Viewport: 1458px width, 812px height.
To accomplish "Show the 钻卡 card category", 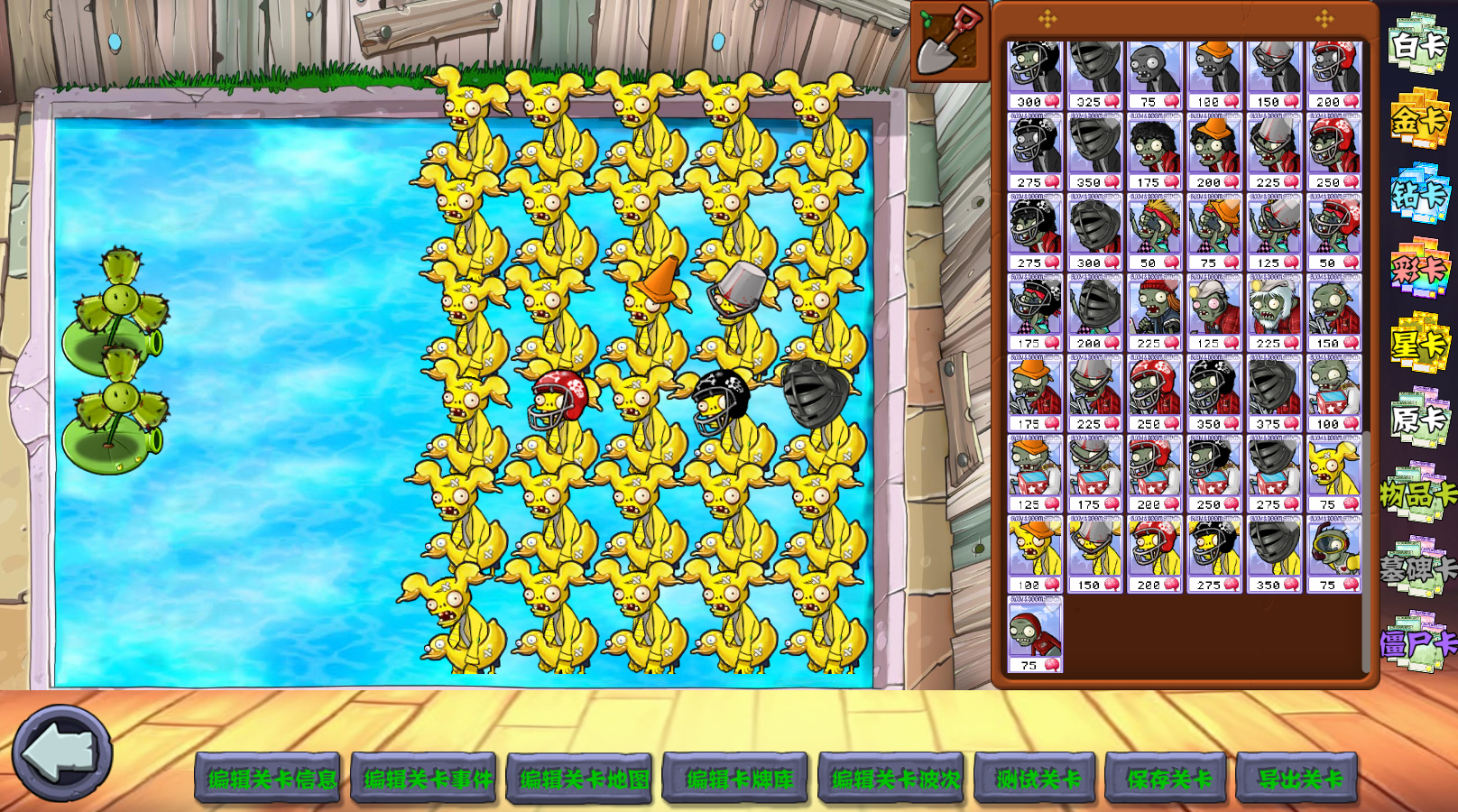I will click(x=1418, y=194).
